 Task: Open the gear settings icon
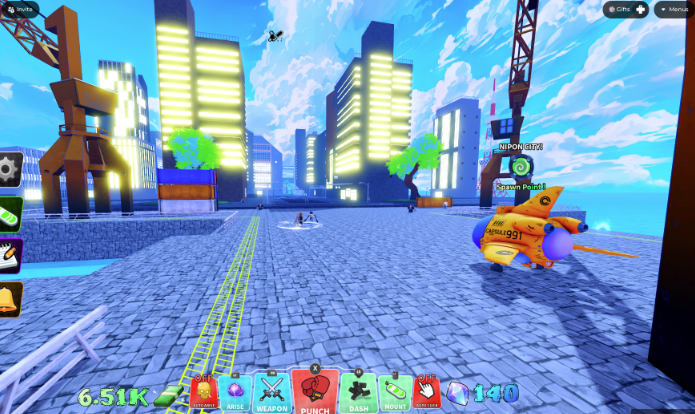9,168
